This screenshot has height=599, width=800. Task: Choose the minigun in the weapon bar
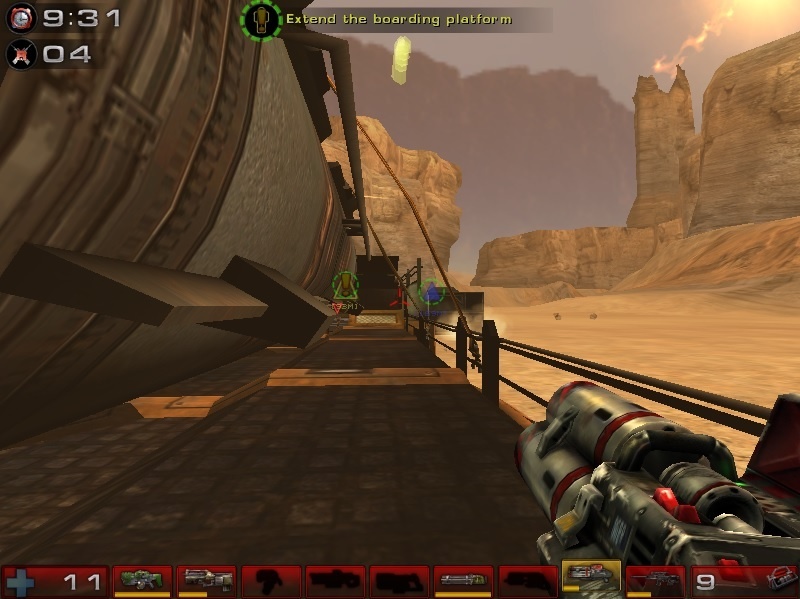tap(463, 580)
